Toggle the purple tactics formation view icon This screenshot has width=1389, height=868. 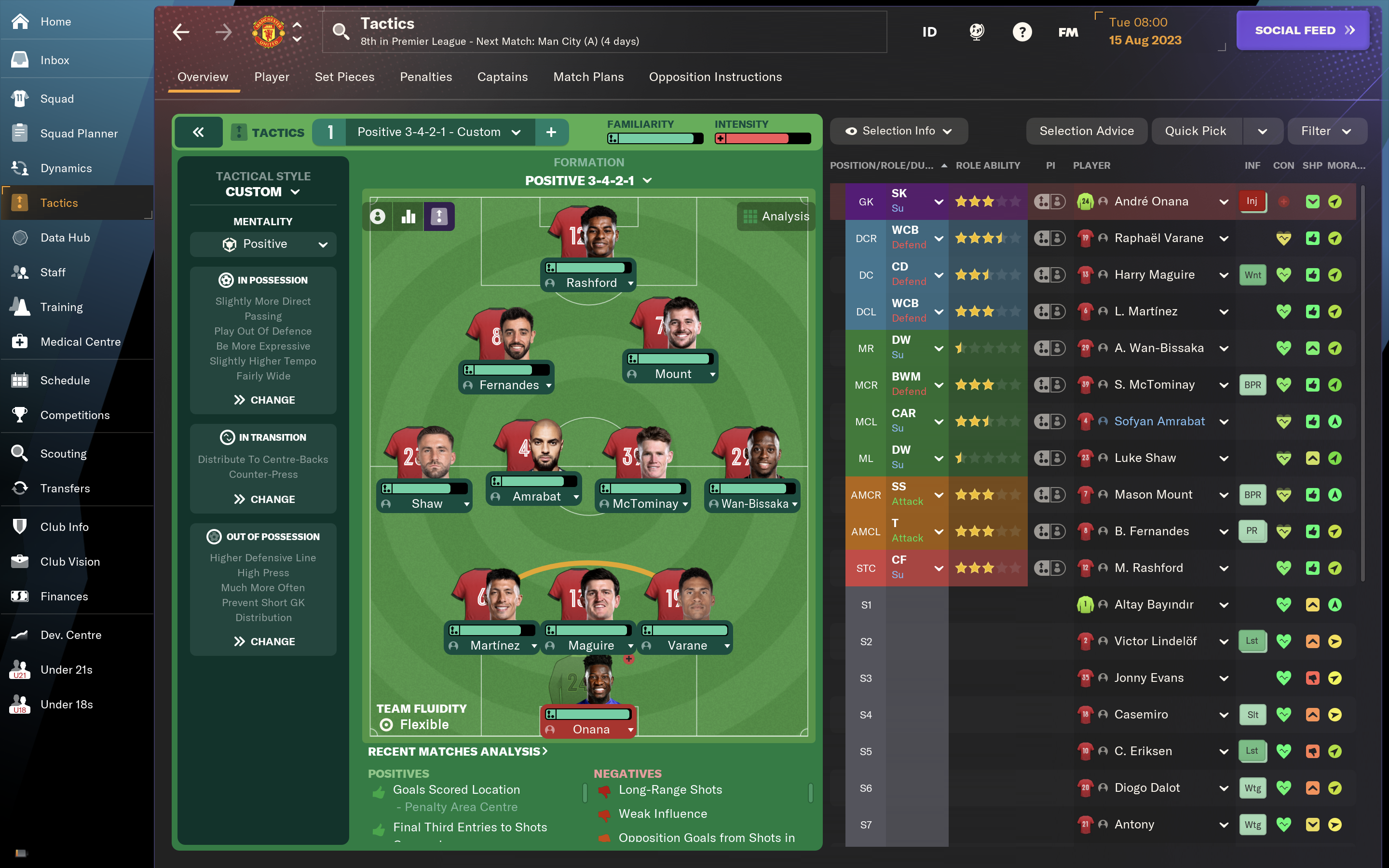439,217
